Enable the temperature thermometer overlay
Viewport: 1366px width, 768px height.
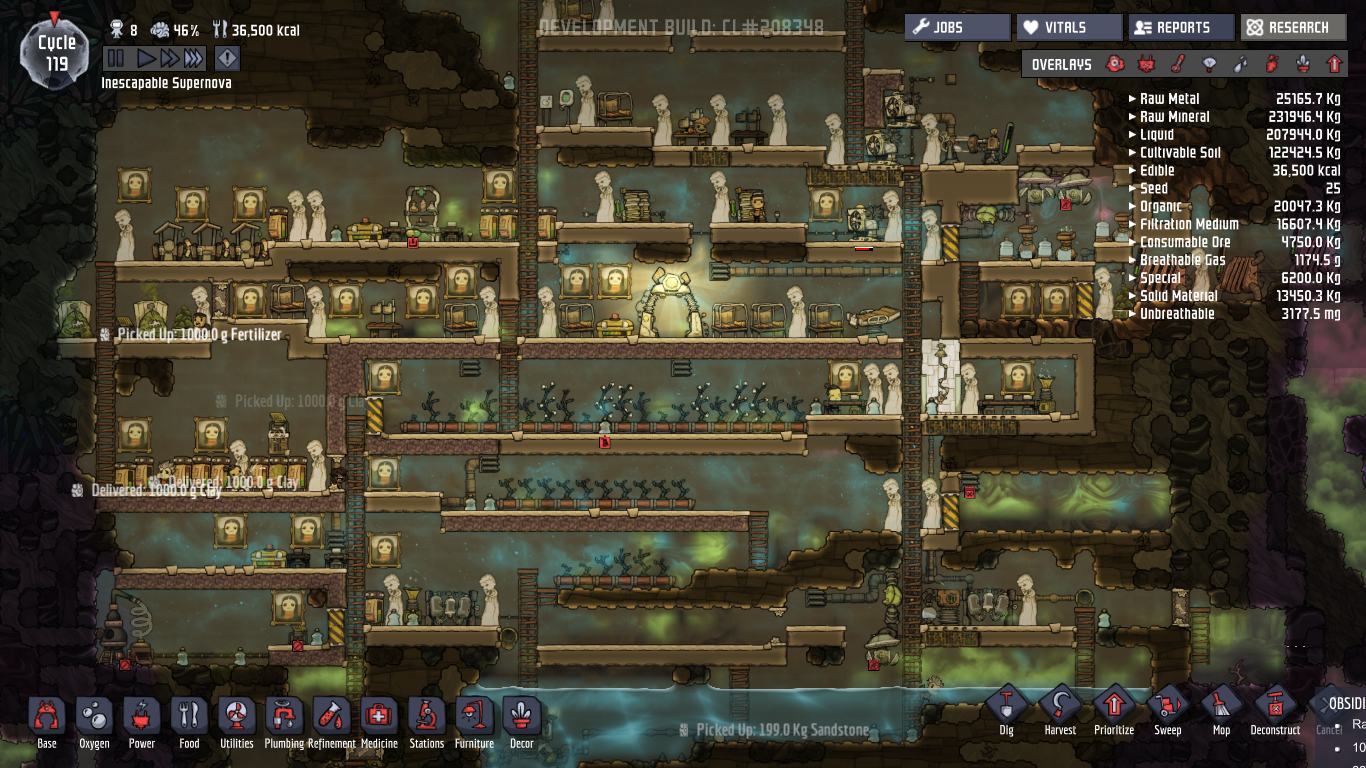(x=1177, y=64)
